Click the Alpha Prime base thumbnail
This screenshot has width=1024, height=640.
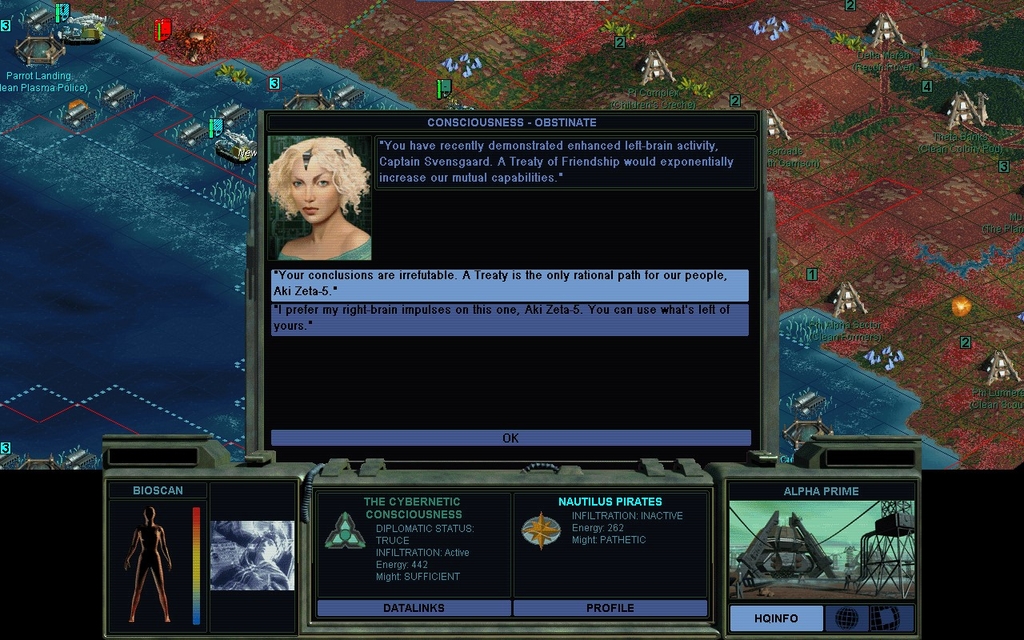click(x=821, y=551)
